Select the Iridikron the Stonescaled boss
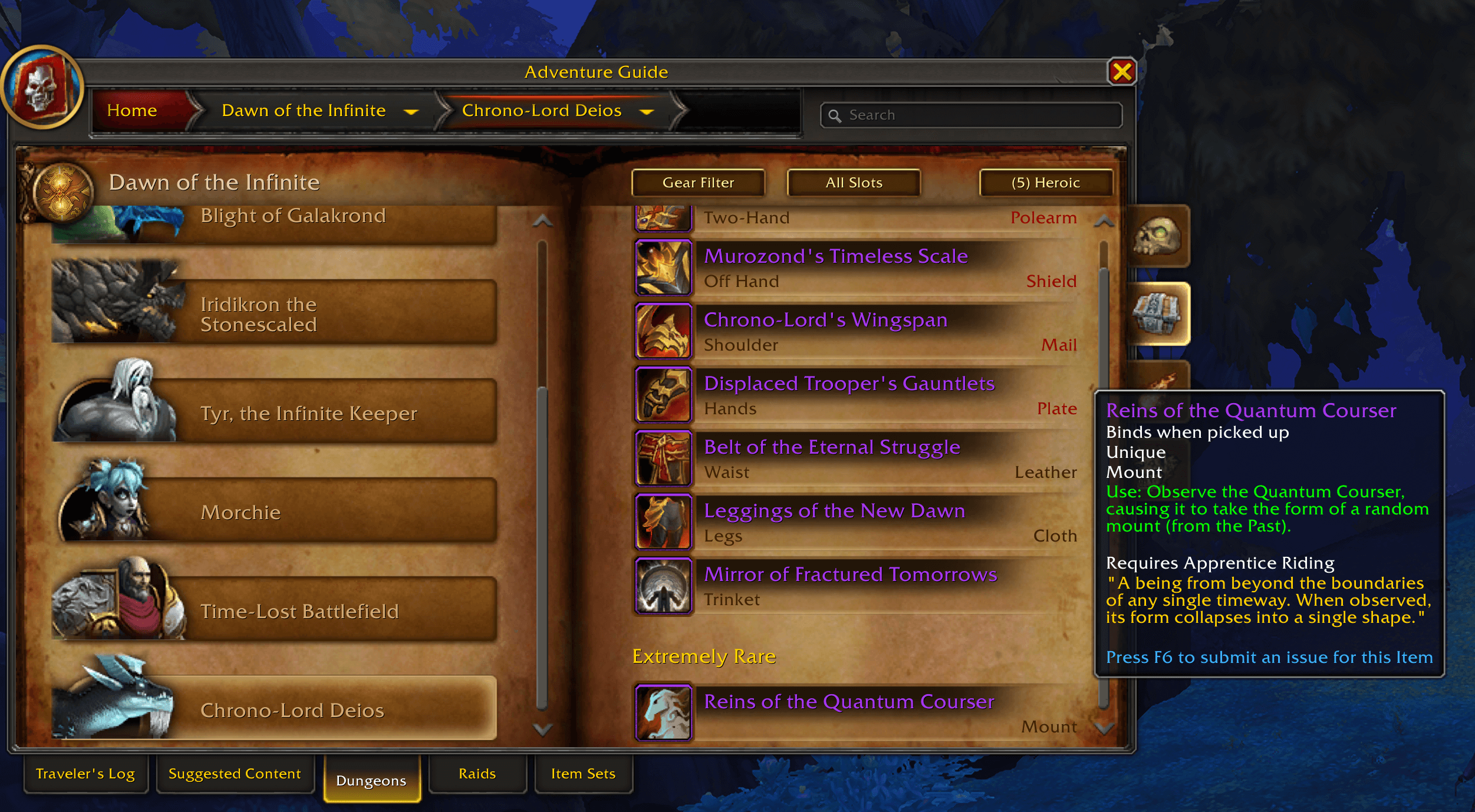 click(x=274, y=313)
